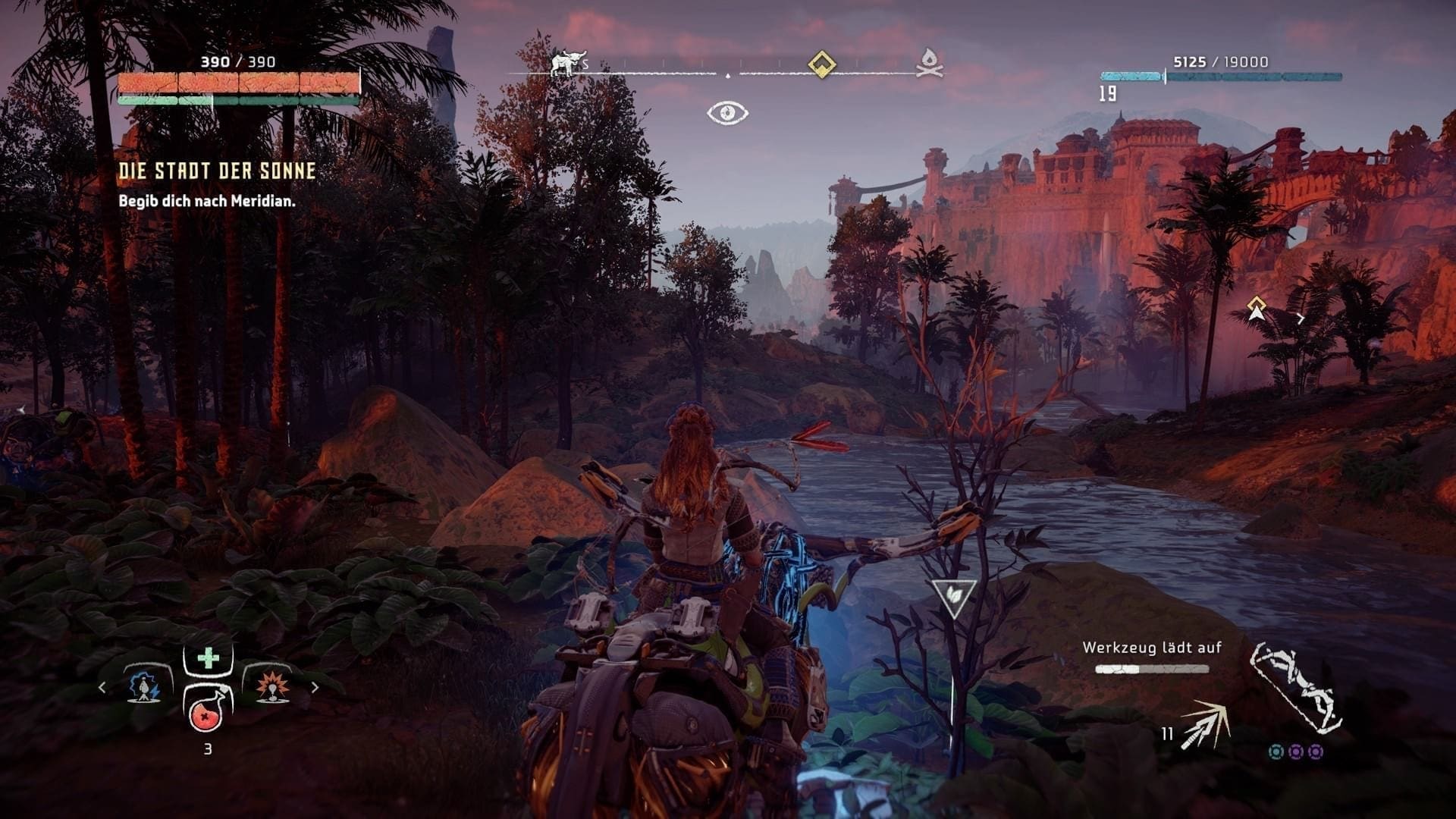The width and height of the screenshot is (1456, 819).
Task: Select the shock tripwire trap icon
Action: click(144, 687)
